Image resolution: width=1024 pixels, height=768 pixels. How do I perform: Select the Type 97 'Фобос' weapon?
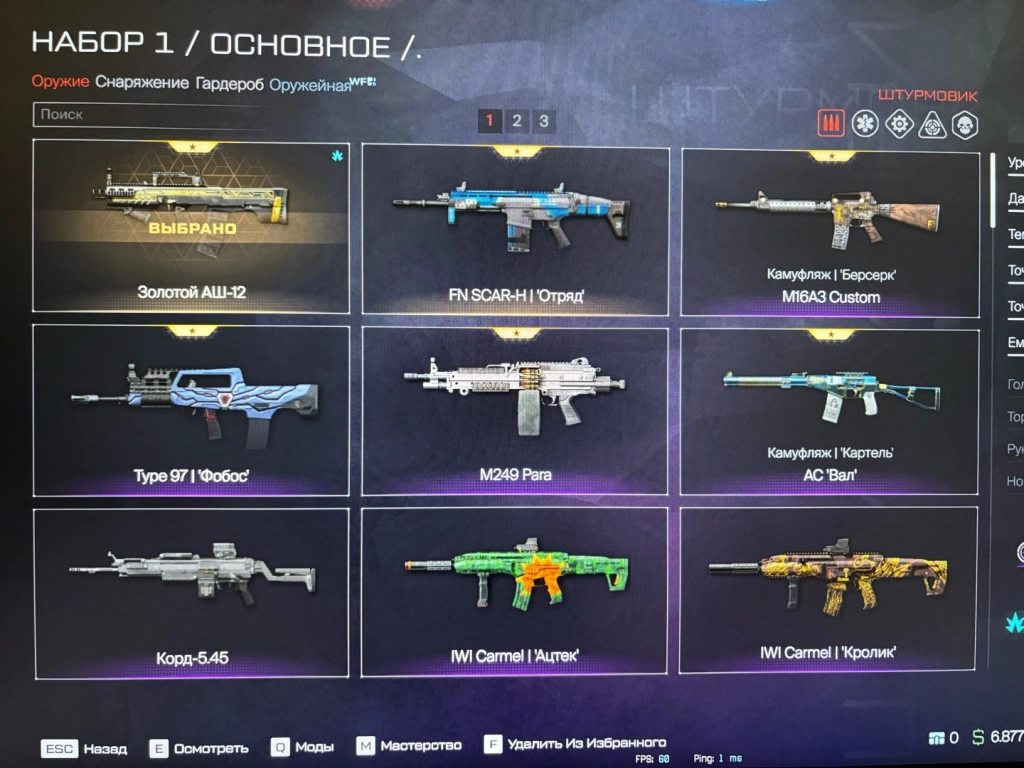[191, 410]
